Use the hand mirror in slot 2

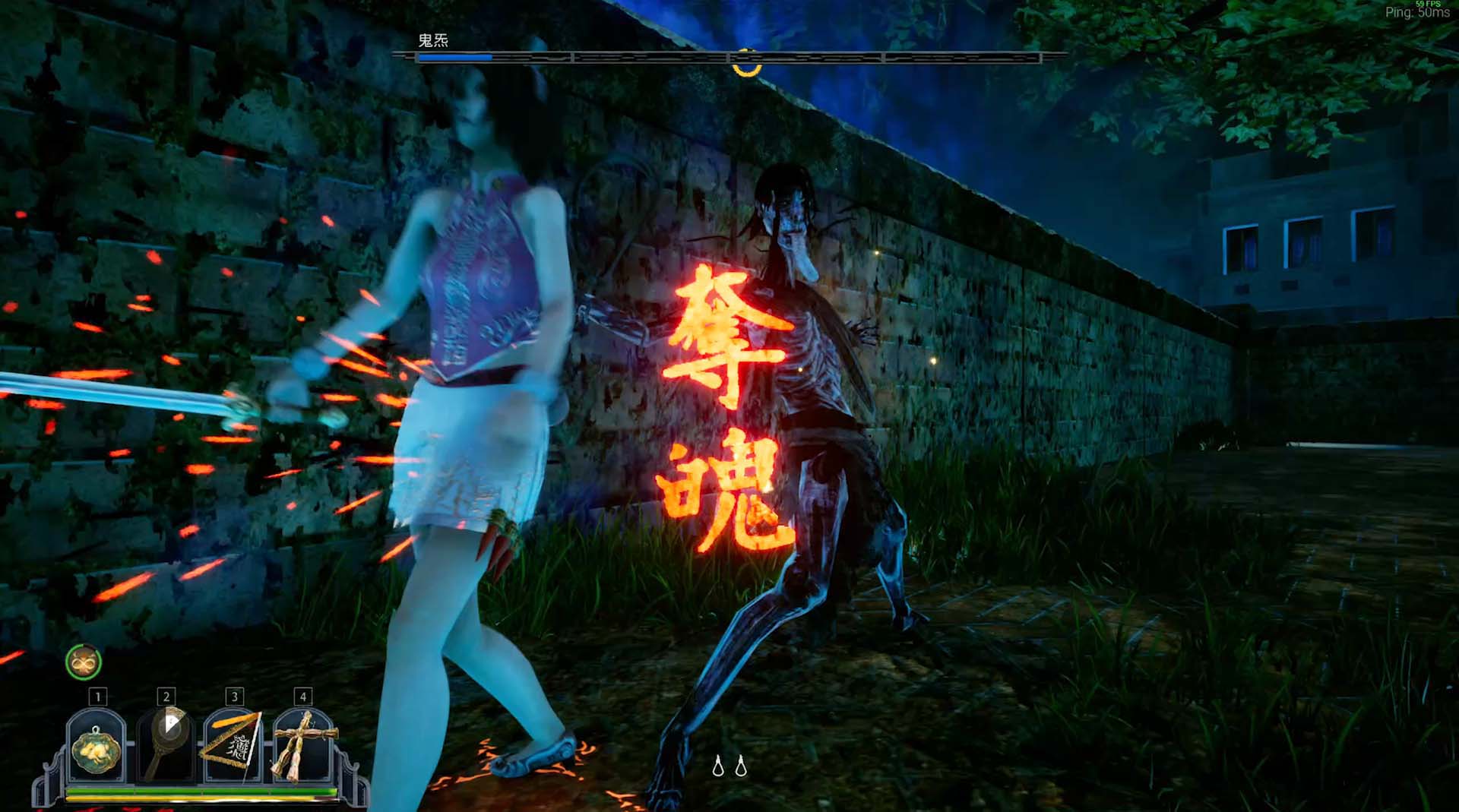(165, 746)
